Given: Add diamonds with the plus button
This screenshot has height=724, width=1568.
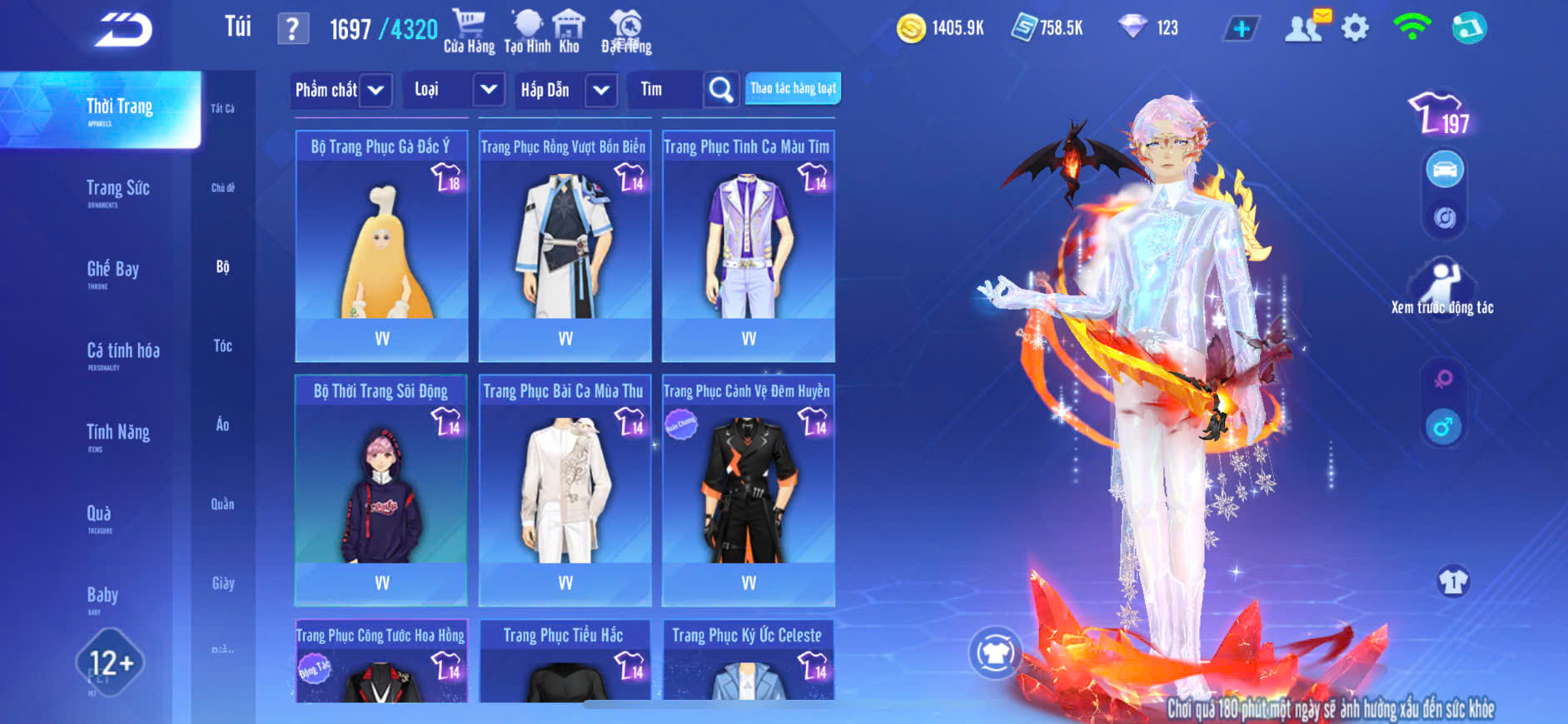Looking at the screenshot, I should click(1241, 28).
